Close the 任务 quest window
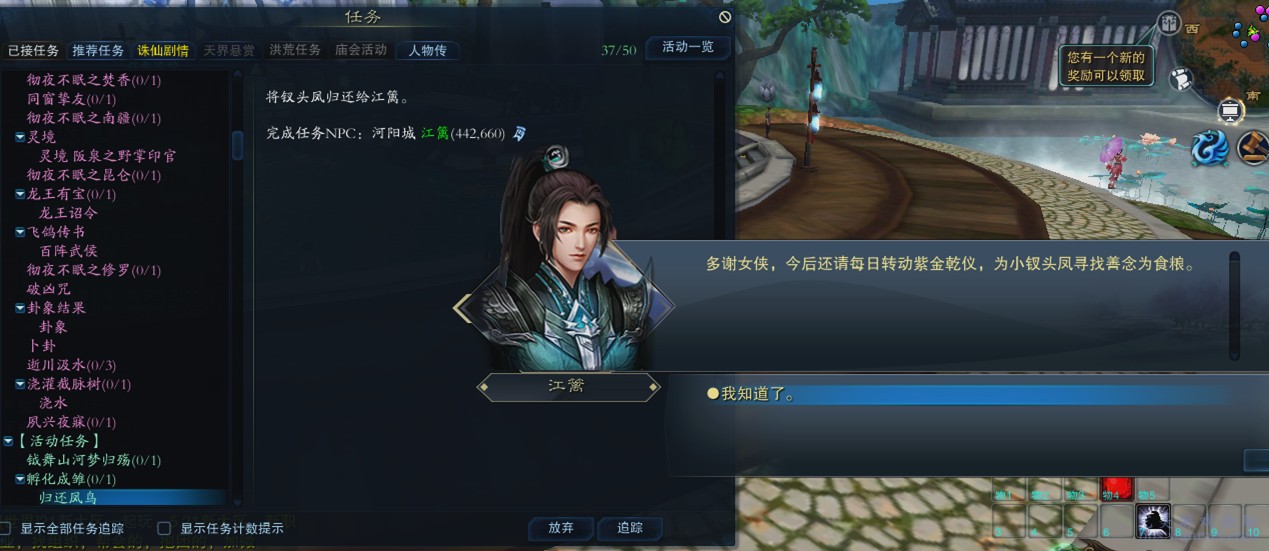 tap(725, 17)
